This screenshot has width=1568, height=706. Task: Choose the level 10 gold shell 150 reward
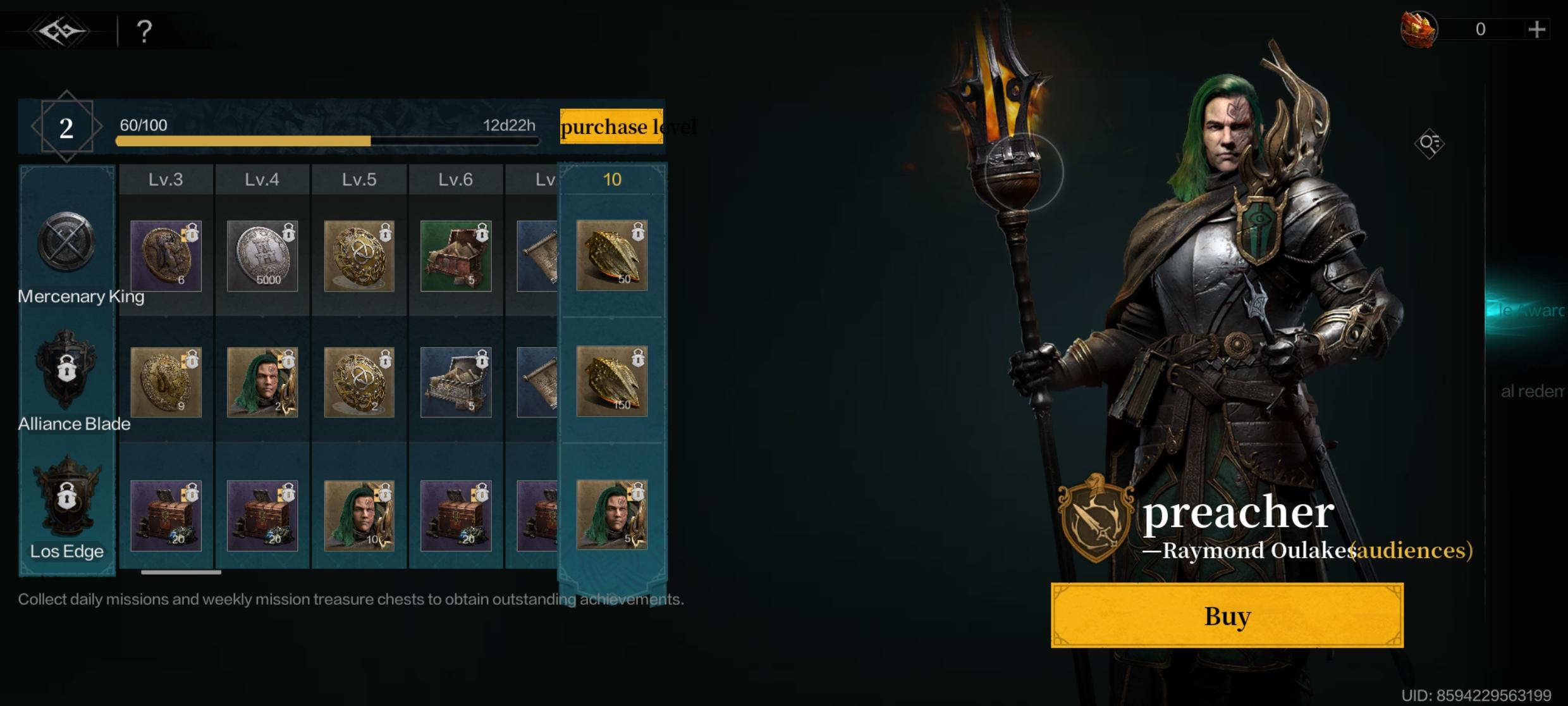click(611, 381)
